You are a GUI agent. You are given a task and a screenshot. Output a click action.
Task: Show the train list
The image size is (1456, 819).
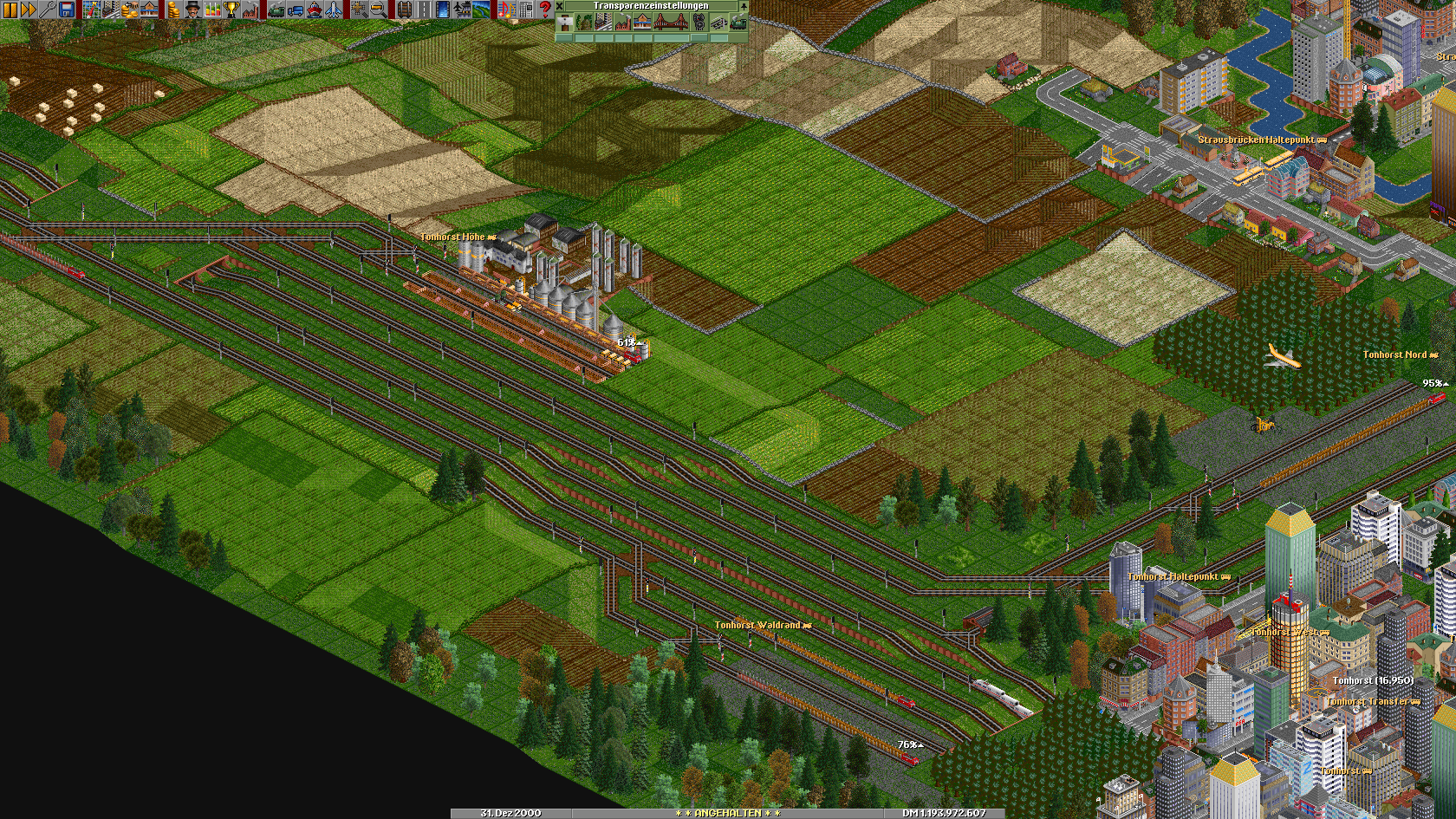tap(276, 10)
